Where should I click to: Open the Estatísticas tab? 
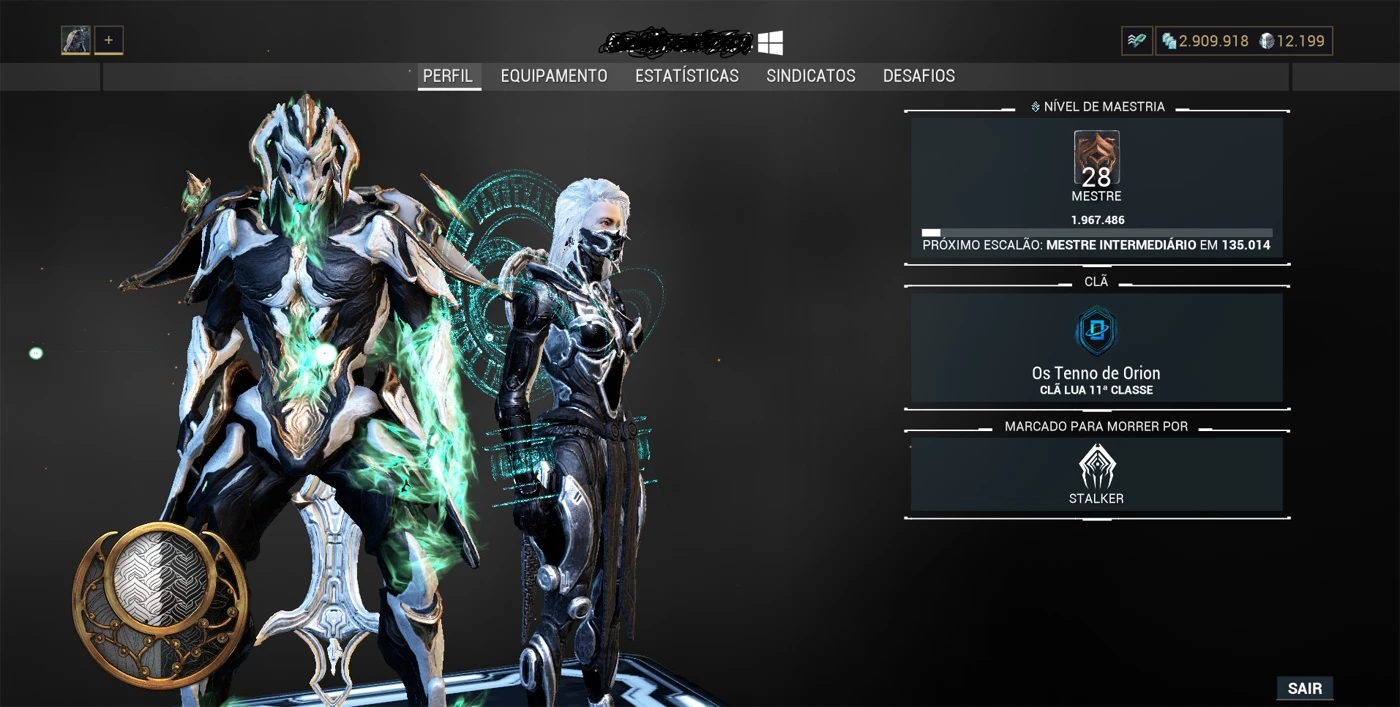tap(686, 76)
